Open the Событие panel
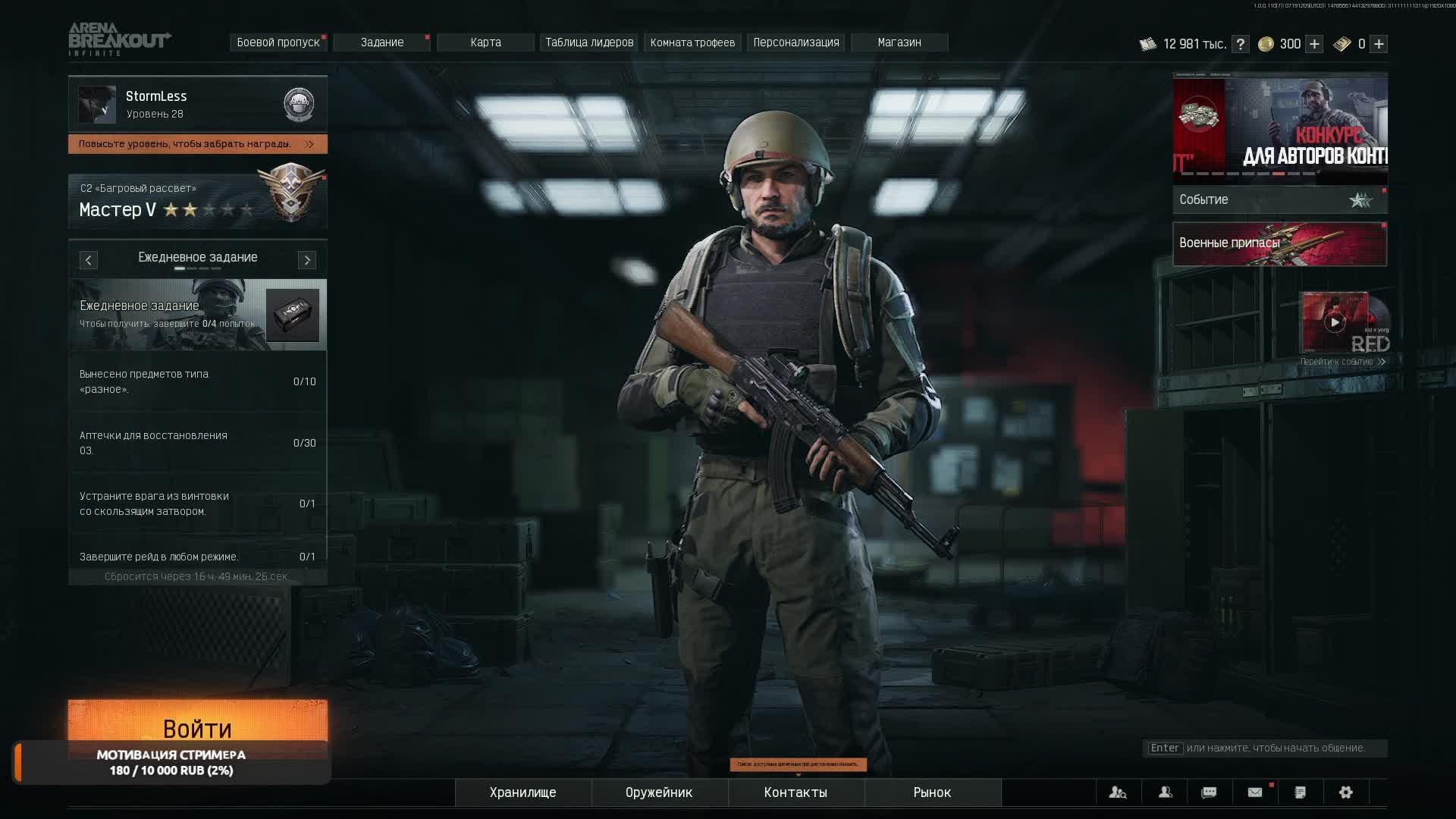The width and height of the screenshot is (1456, 819). (1279, 200)
